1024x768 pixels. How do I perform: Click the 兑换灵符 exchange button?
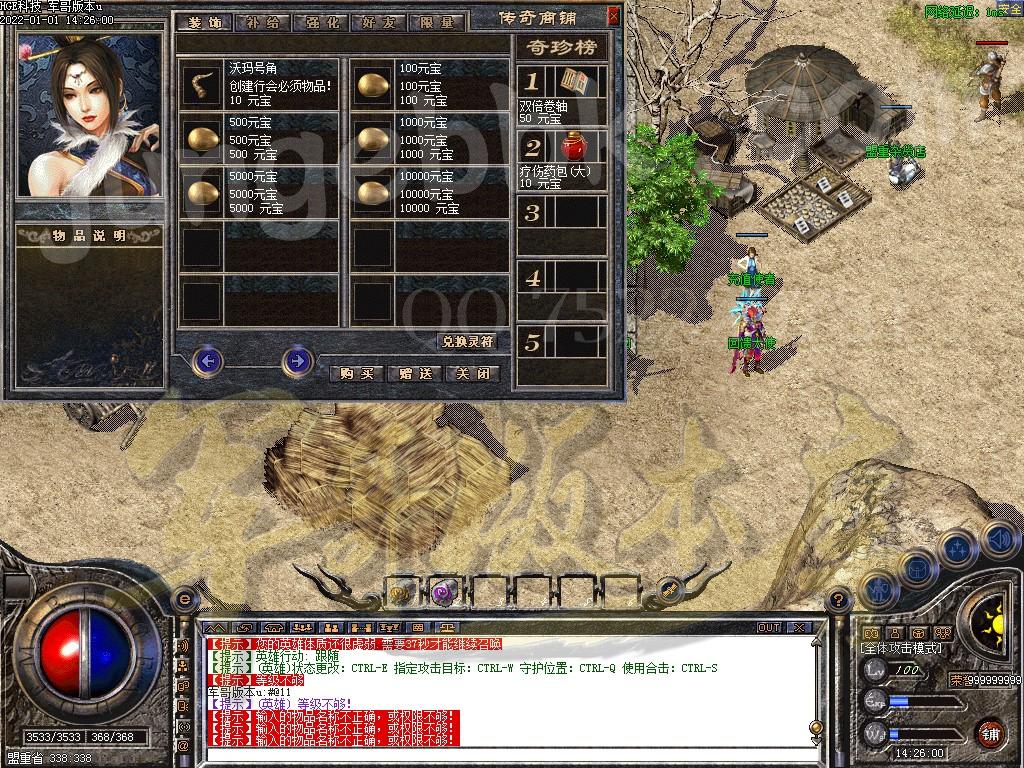(467, 341)
